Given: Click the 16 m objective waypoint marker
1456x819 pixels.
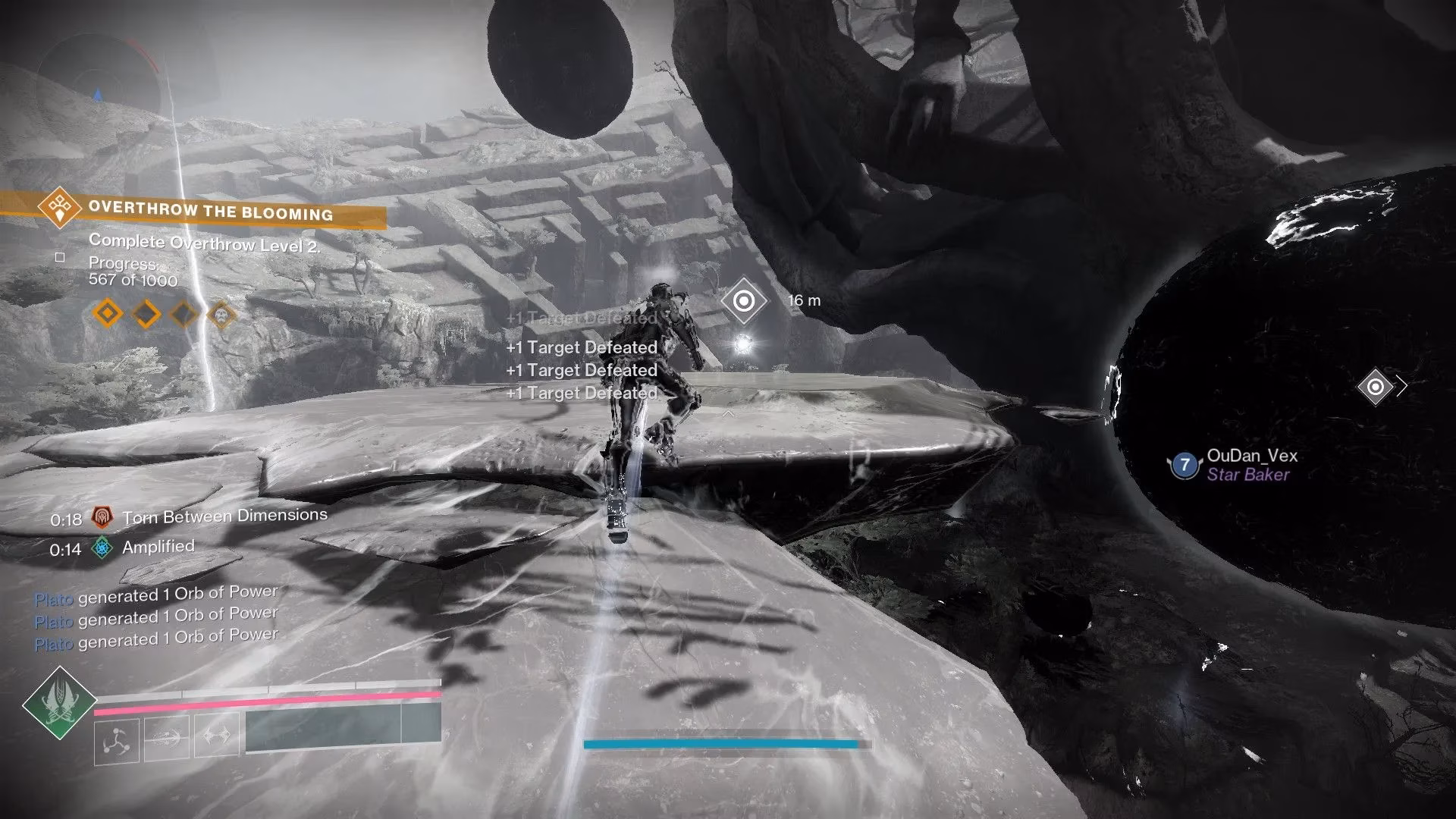Looking at the screenshot, I should [x=744, y=300].
